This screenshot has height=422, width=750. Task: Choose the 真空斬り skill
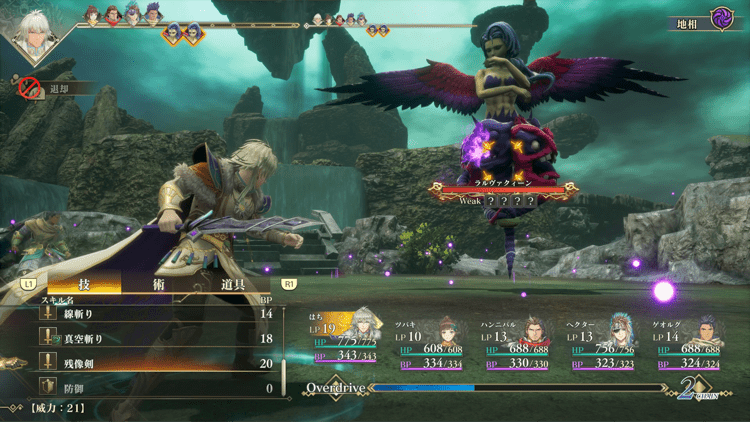pos(150,338)
